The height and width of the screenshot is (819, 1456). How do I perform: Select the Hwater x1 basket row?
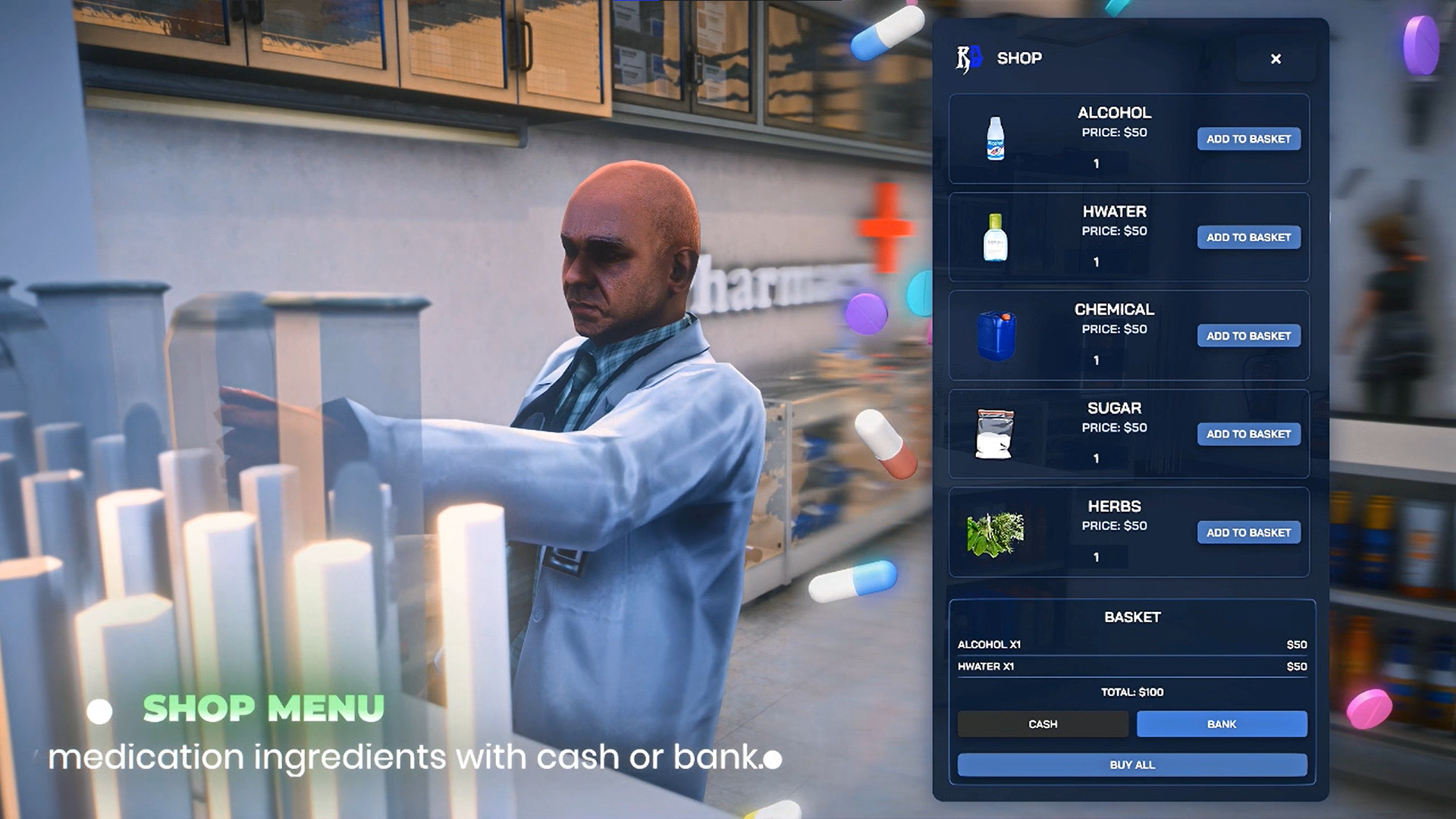coord(1131,667)
